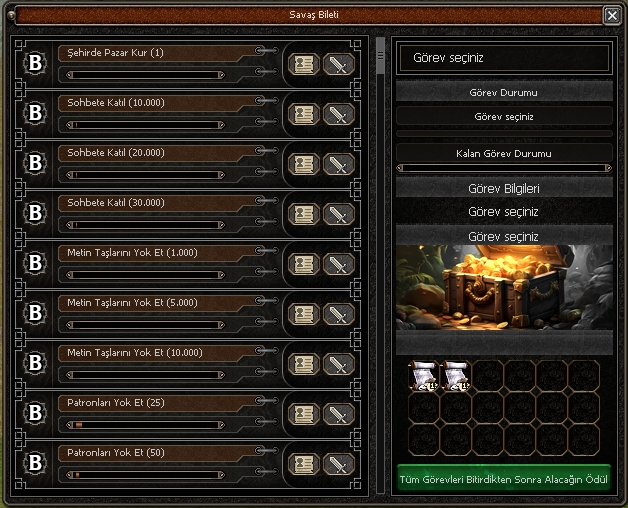The width and height of the screenshot is (628, 508).
Task: Choose the Sohbete Katıl (20.000) mission row
Action: 150,153
